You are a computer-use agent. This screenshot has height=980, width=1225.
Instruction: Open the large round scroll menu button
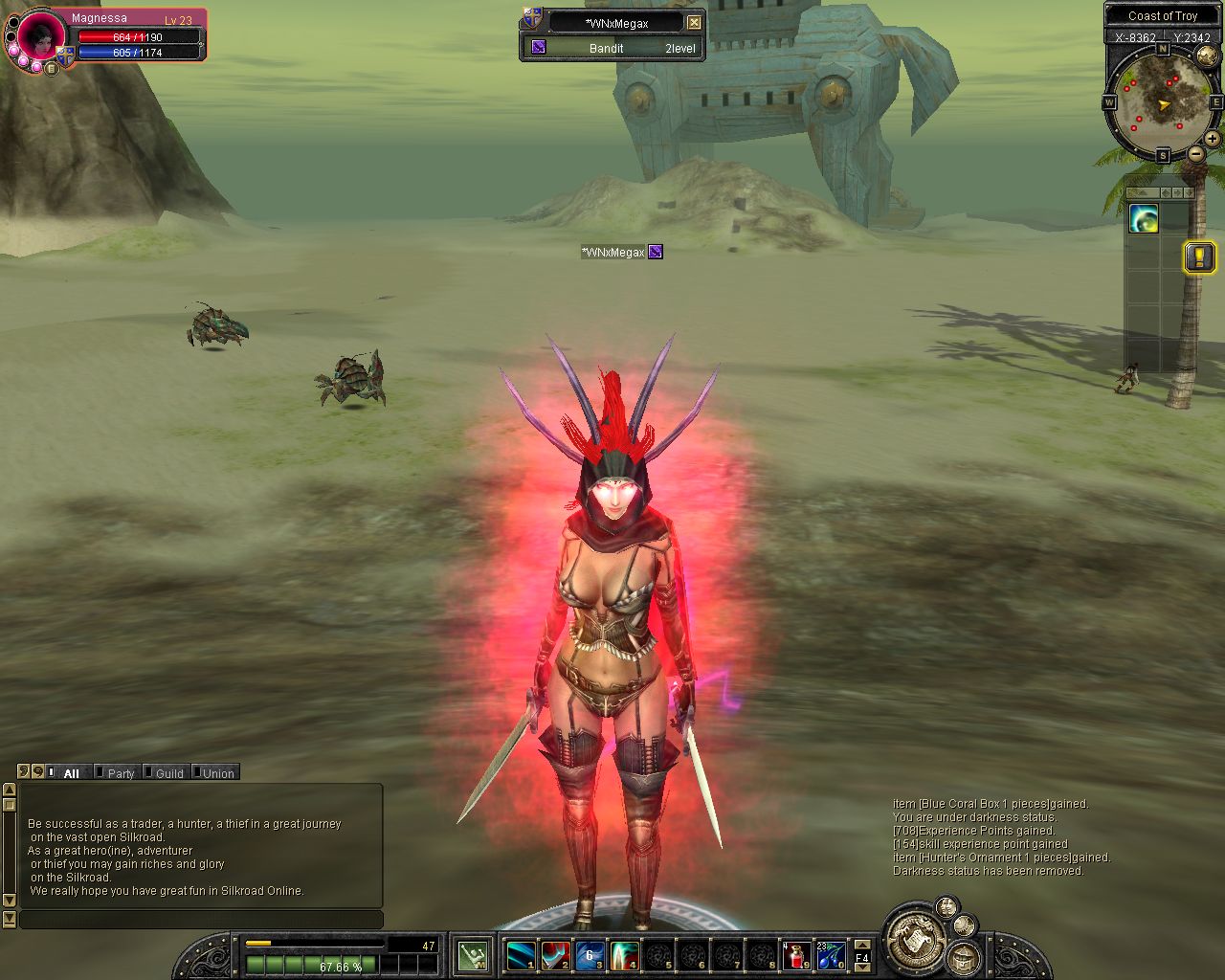[x=915, y=939]
